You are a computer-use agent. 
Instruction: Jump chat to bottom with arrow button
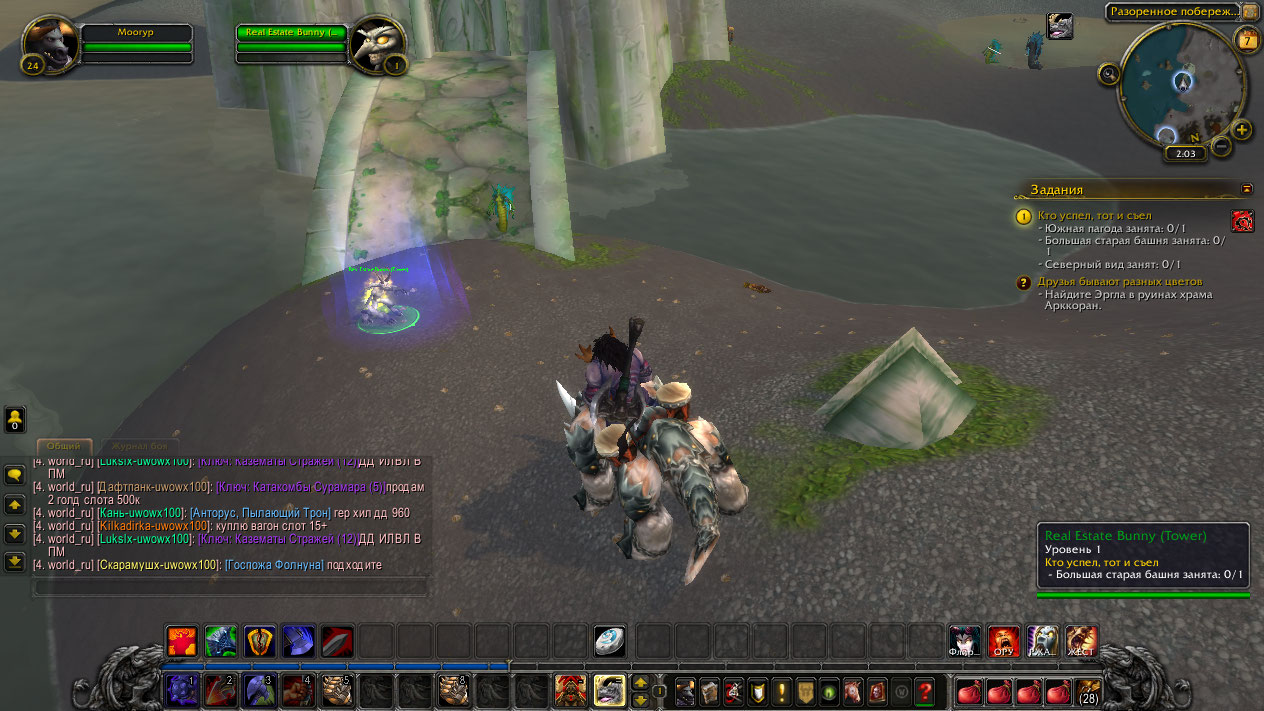pyautogui.click(x=15, y=562)
